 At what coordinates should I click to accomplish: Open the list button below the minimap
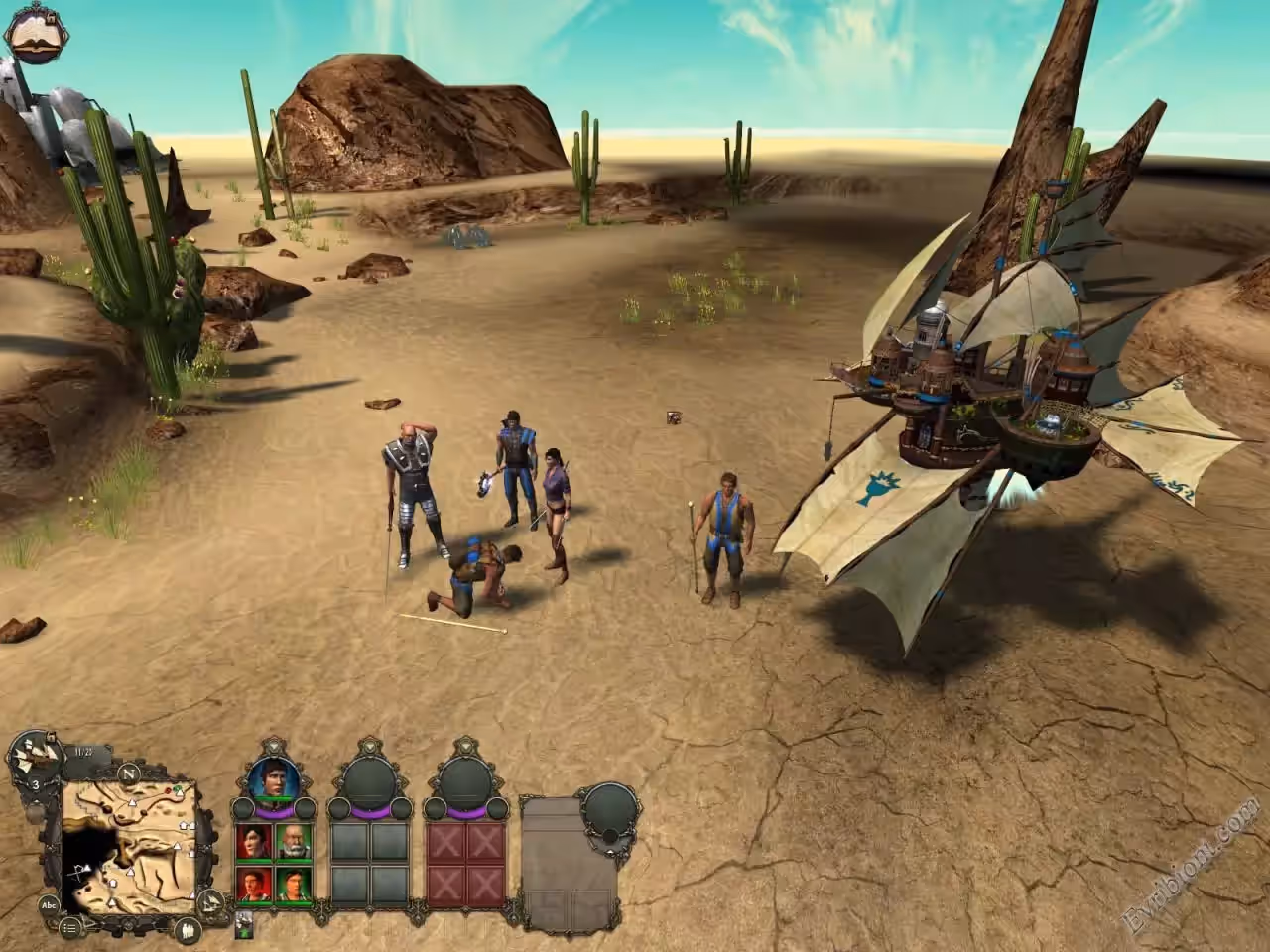[x=70, y=928]
